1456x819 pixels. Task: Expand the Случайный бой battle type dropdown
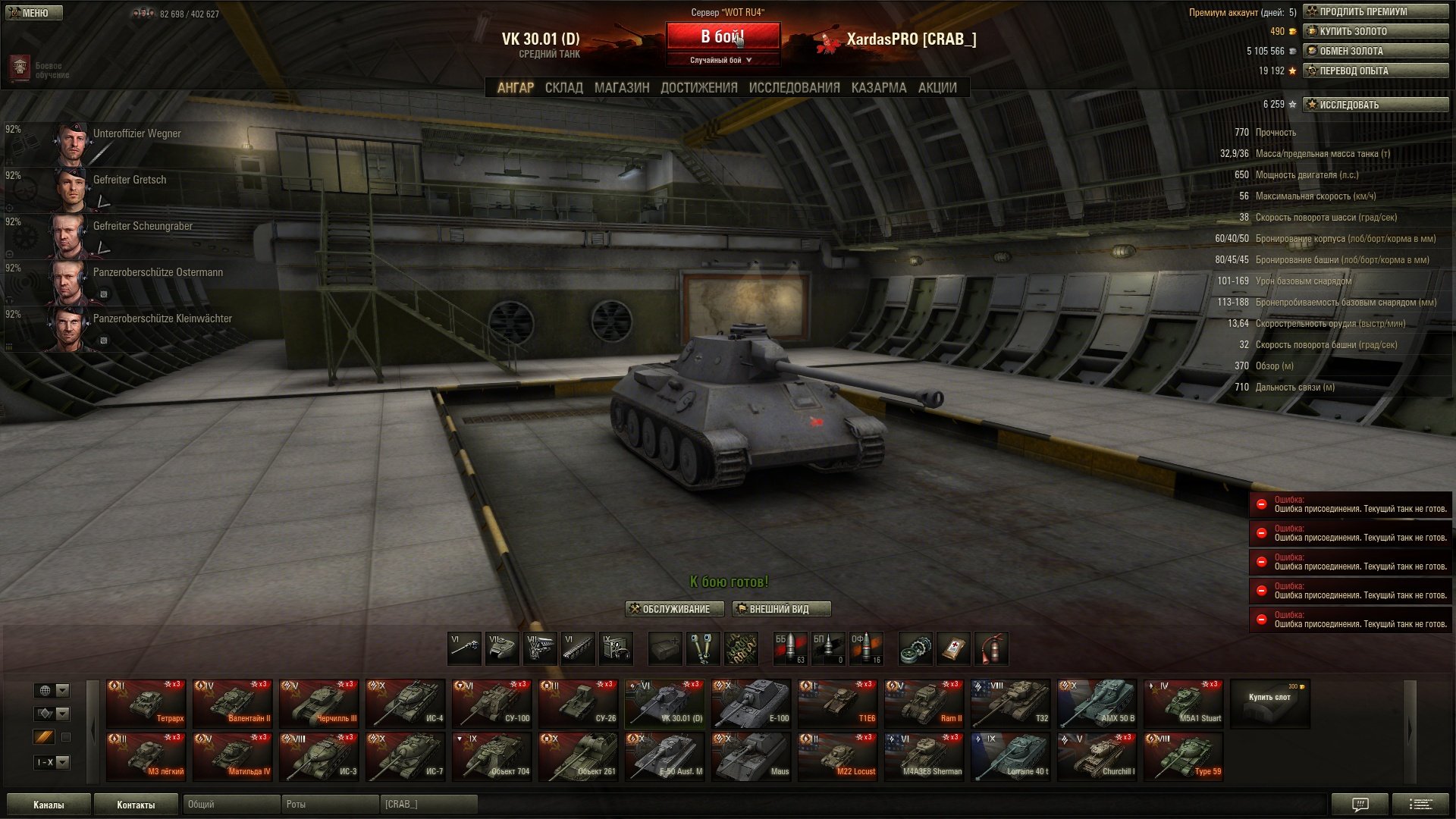coord(722,60)
